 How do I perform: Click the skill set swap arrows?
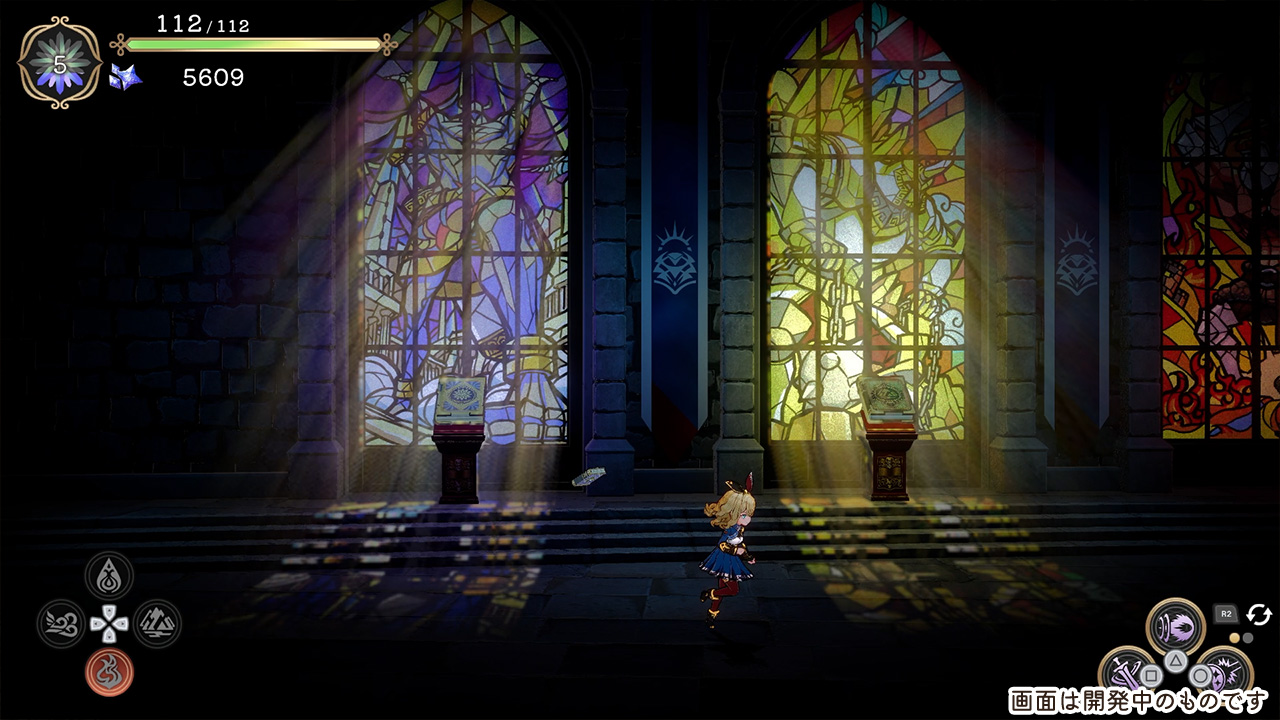pos(1259,614)
